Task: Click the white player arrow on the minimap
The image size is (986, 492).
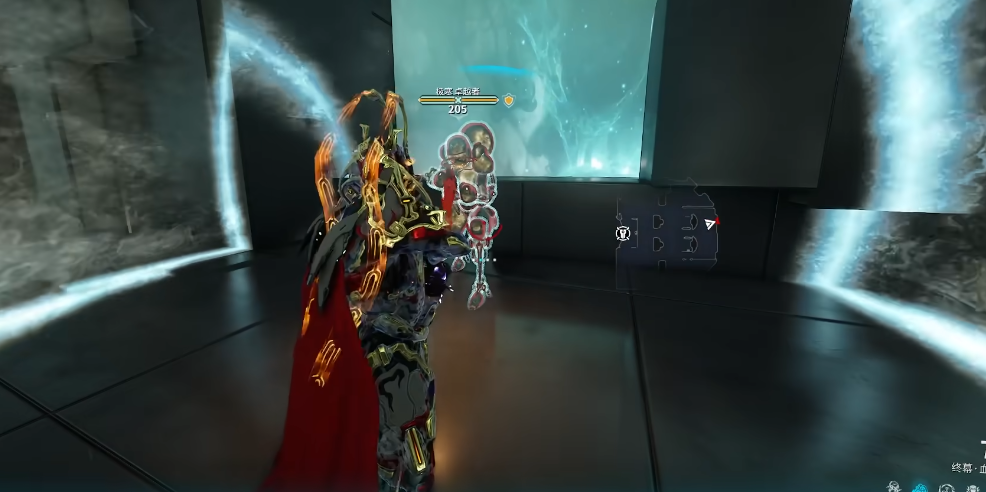Action: [x=710, y=223]
